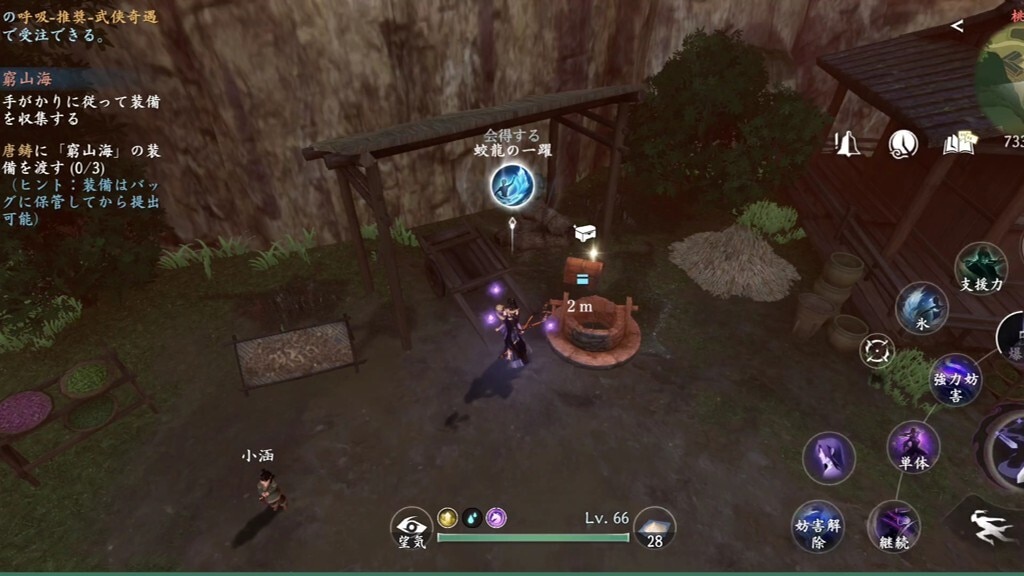
Task: Tap the target lock crosshair button
Action: [x=877, y=351]
